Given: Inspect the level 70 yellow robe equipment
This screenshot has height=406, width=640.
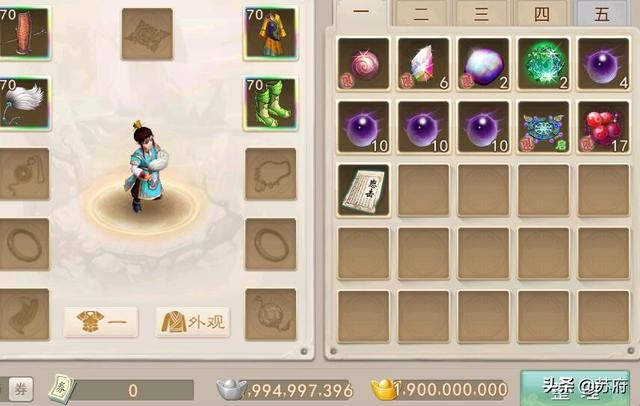Looking at the screenshot, I should pos(270,34).
